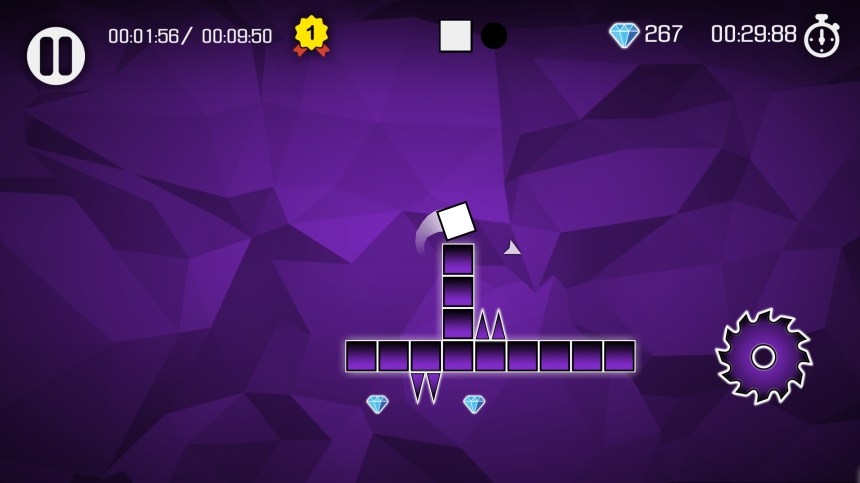The width and height of the screenshot is (860, 483).
Task: Select the white square shape
Action: click(455, 36)
